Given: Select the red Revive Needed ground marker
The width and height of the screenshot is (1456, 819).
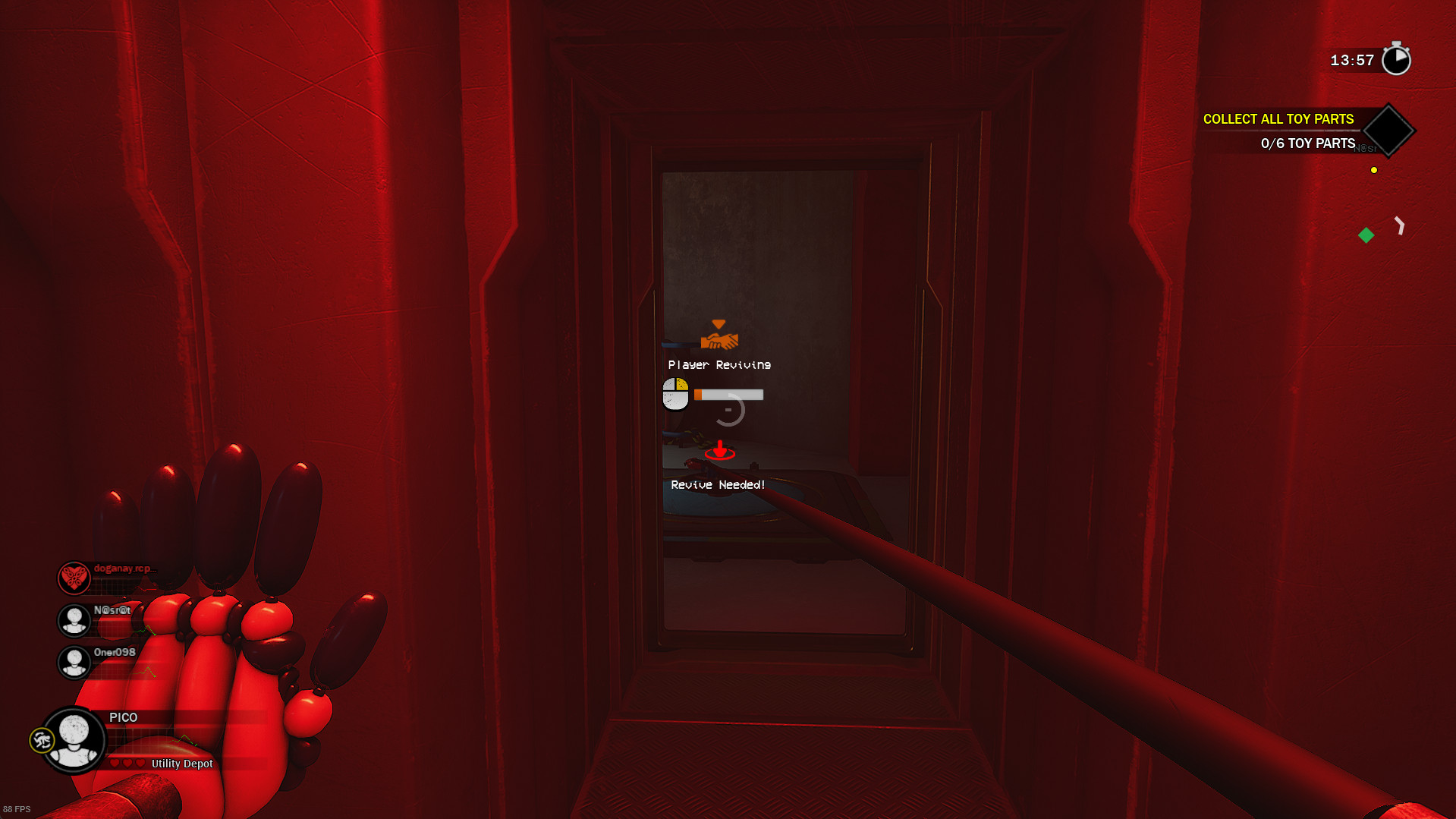Looking at the screenshot, I should tap(719, 453).
